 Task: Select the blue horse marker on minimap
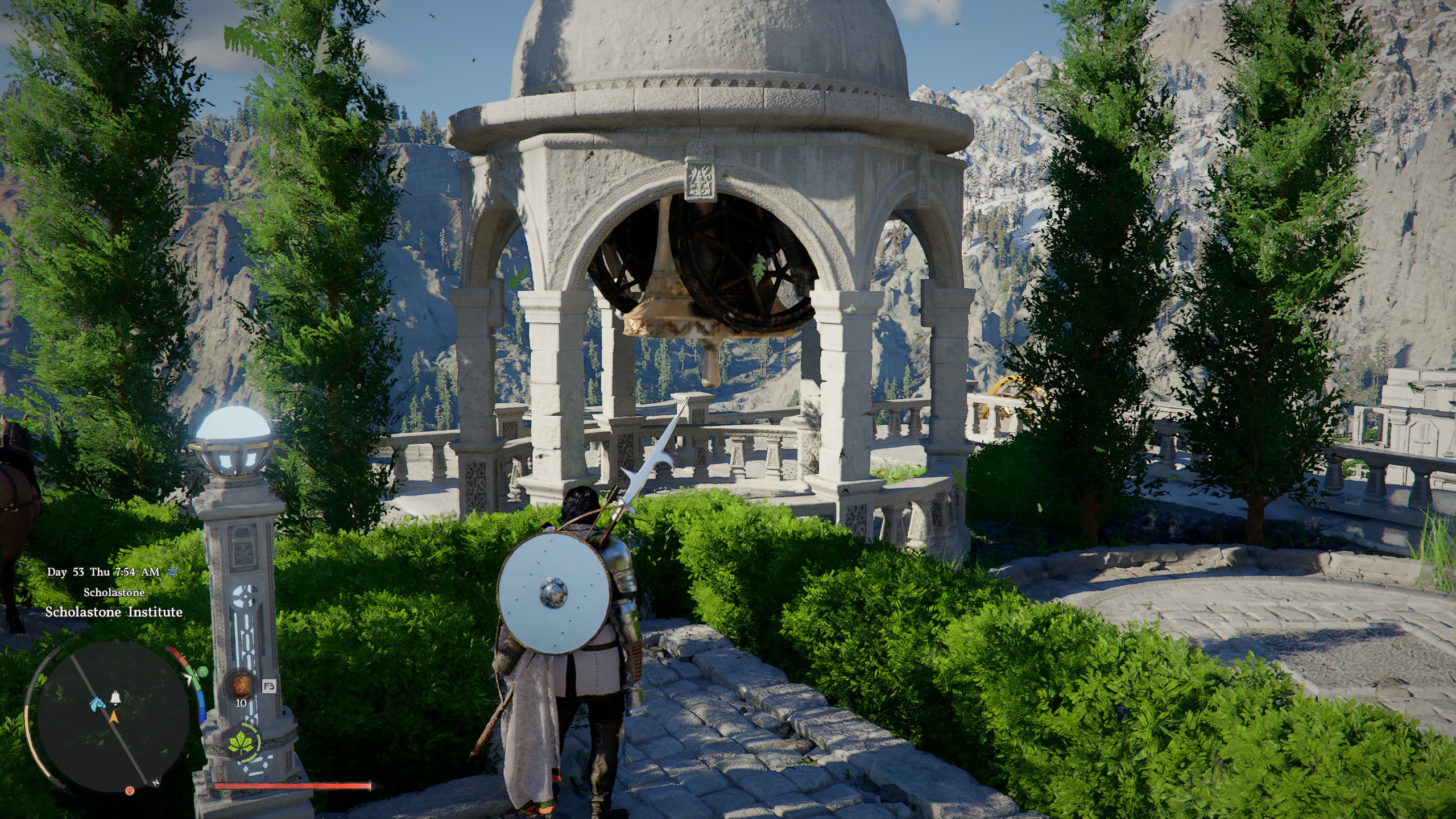click(x=97, y=704)
